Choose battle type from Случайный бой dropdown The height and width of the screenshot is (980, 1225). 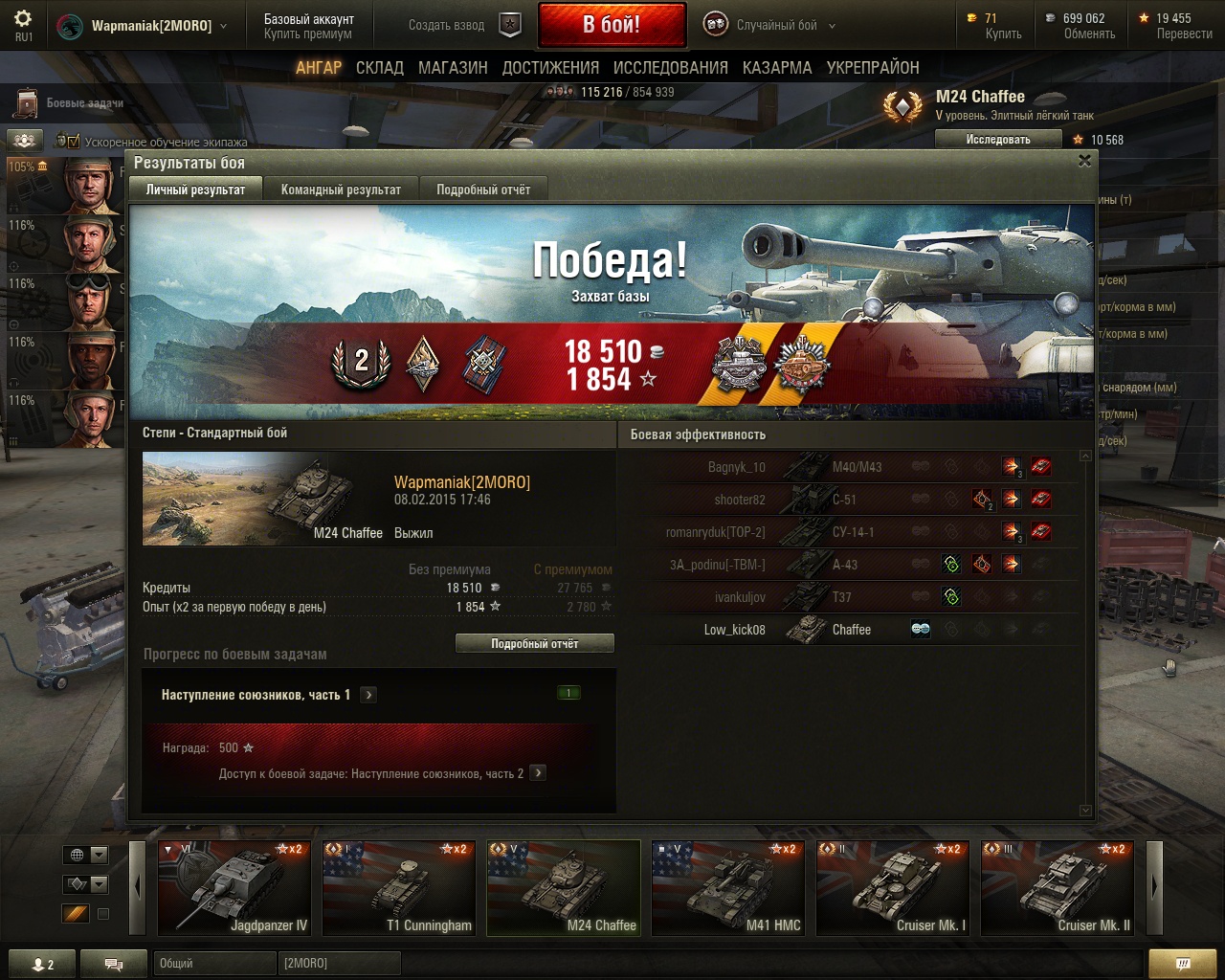coord(771,26)
